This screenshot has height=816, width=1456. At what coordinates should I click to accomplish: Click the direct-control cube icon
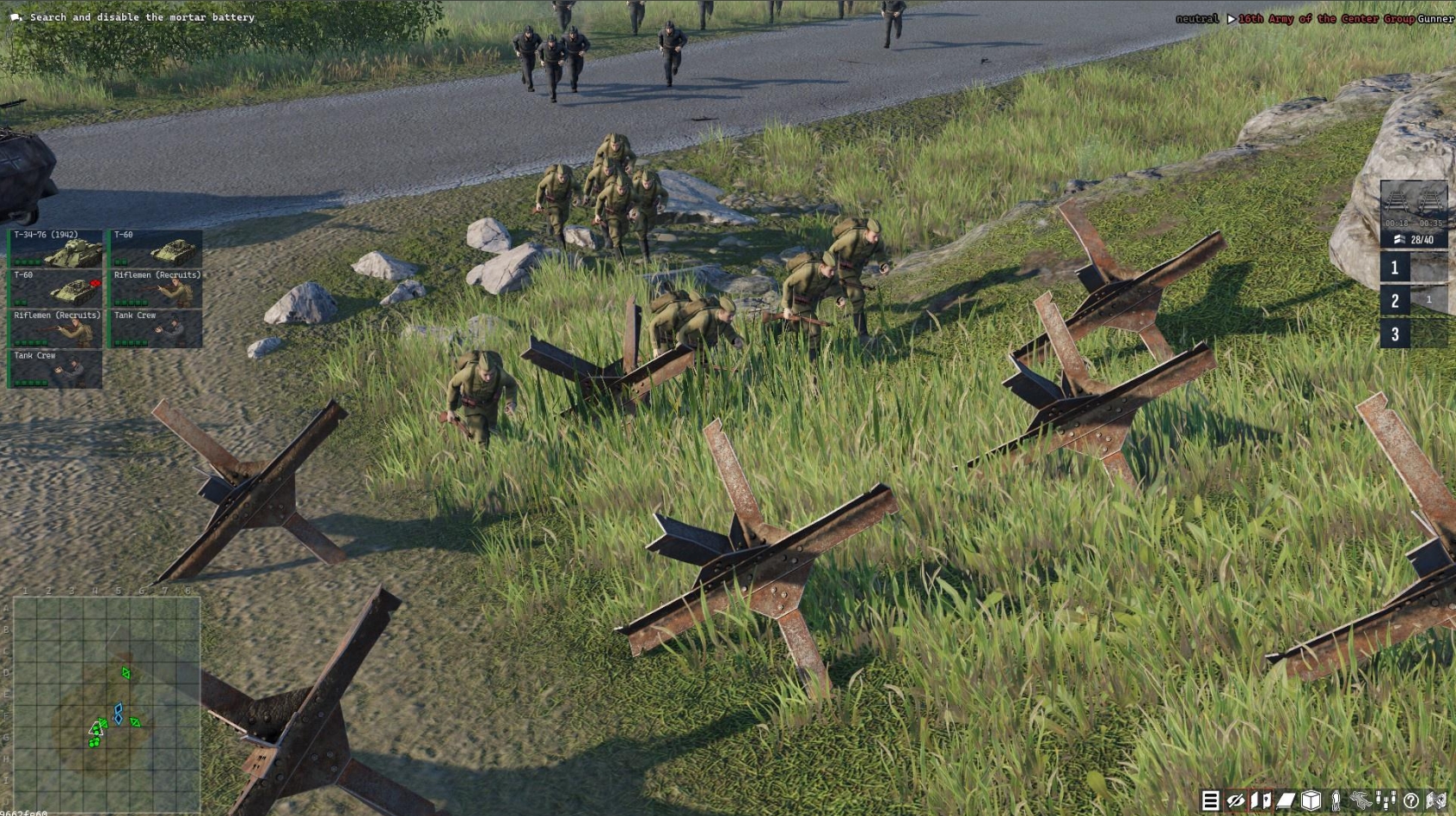click(x=1311, y=801)
